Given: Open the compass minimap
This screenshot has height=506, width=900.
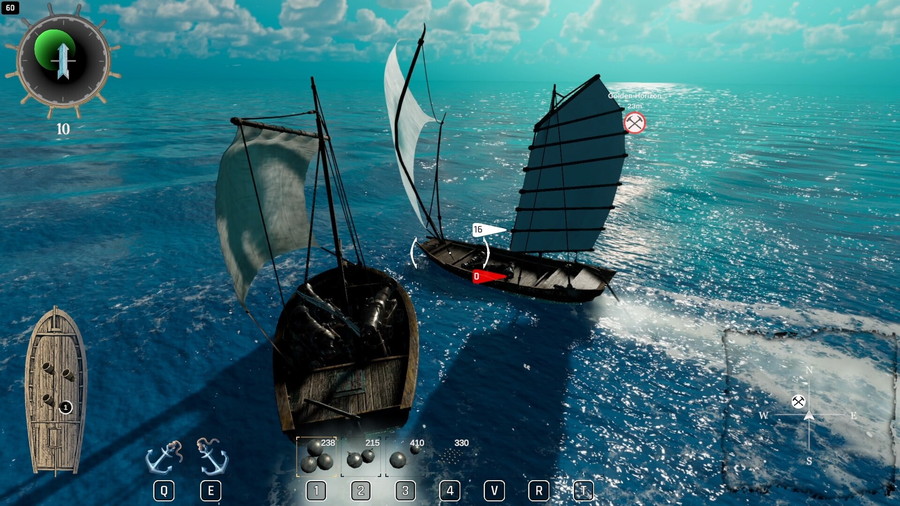Looking at the screenshot, I should [x=808, y=411].
